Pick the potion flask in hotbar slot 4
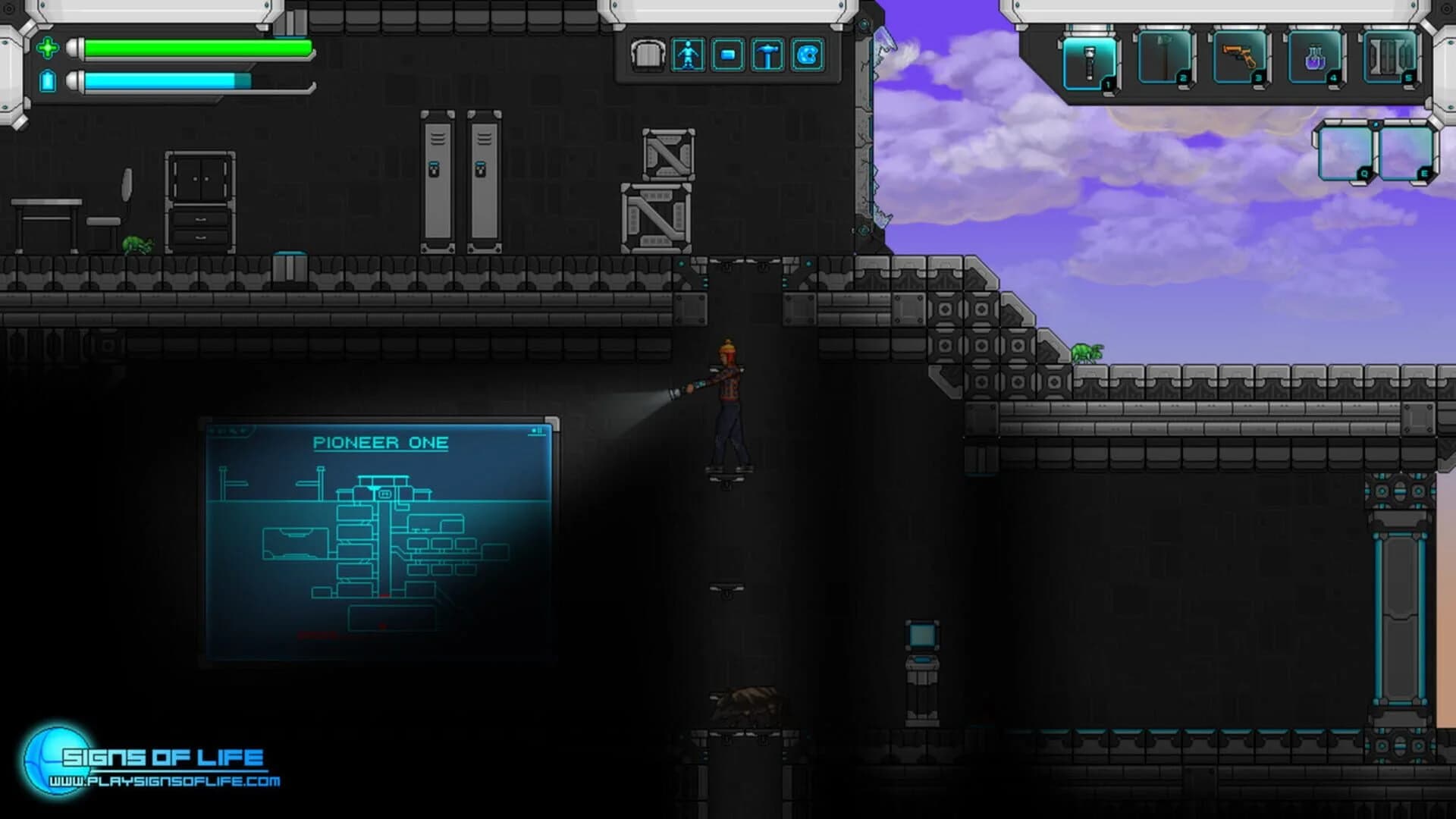The image size is (1456, 819). coord(1313,57)
